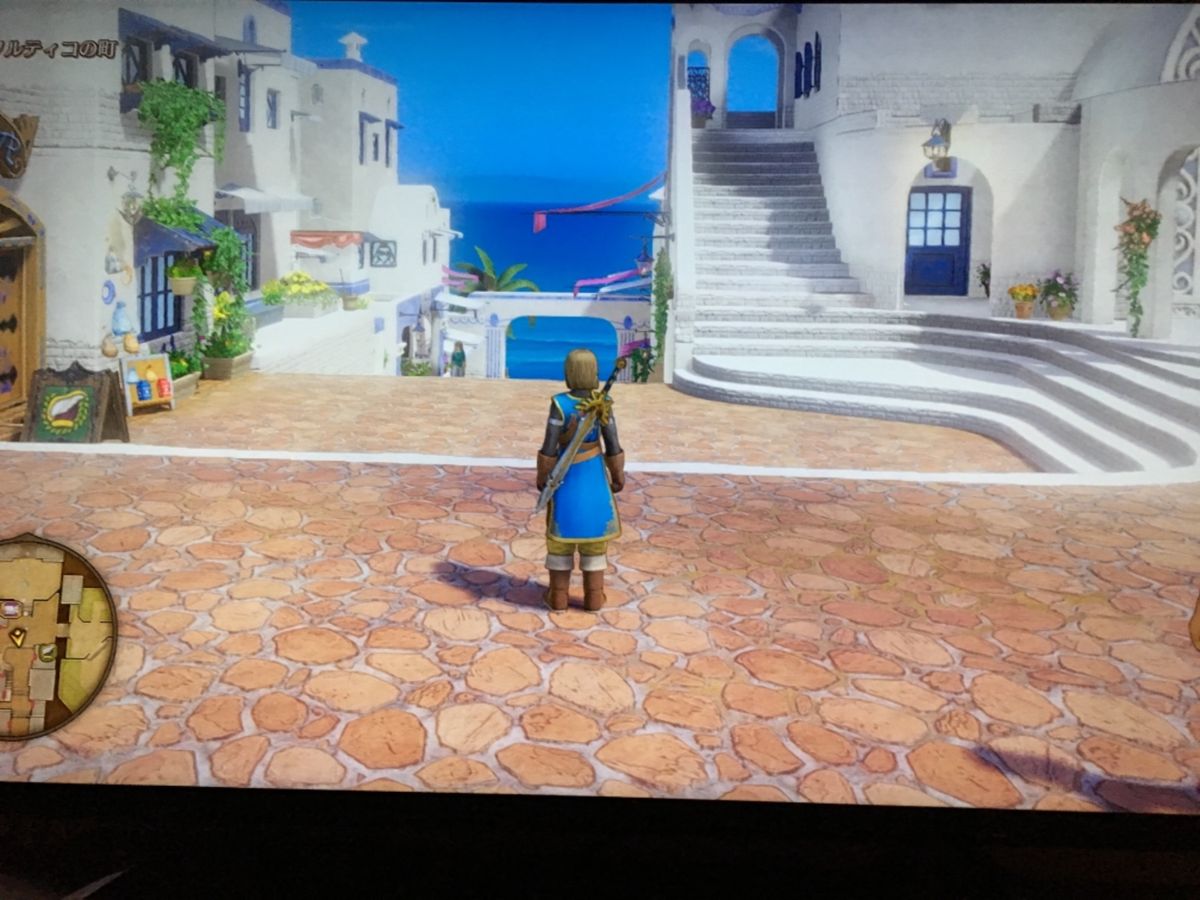Click the purple marker on the minimap
Screen dimensions: 1200x900
[x=11, y=608]
